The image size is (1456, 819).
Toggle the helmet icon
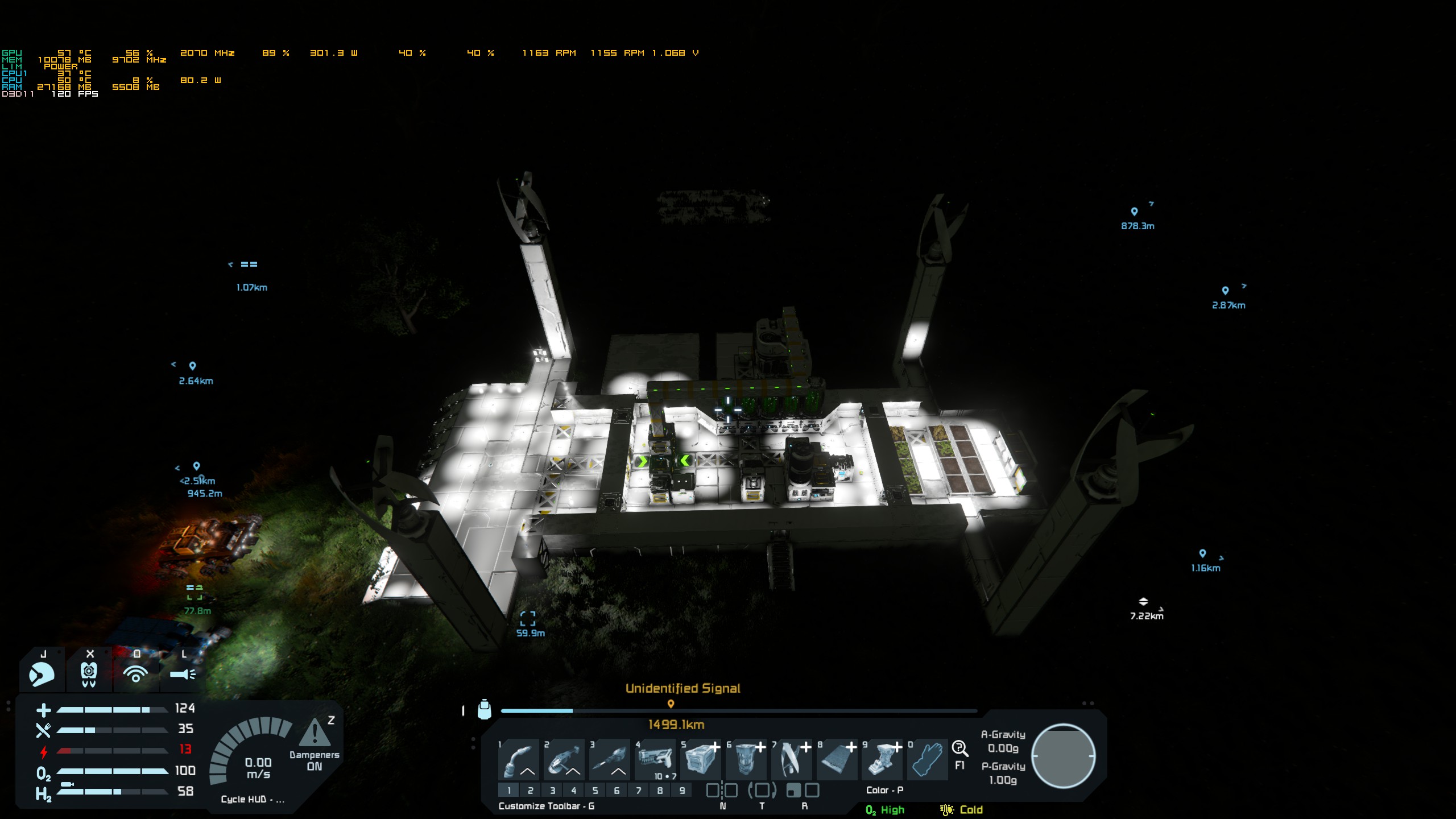(x=42, y=675)
